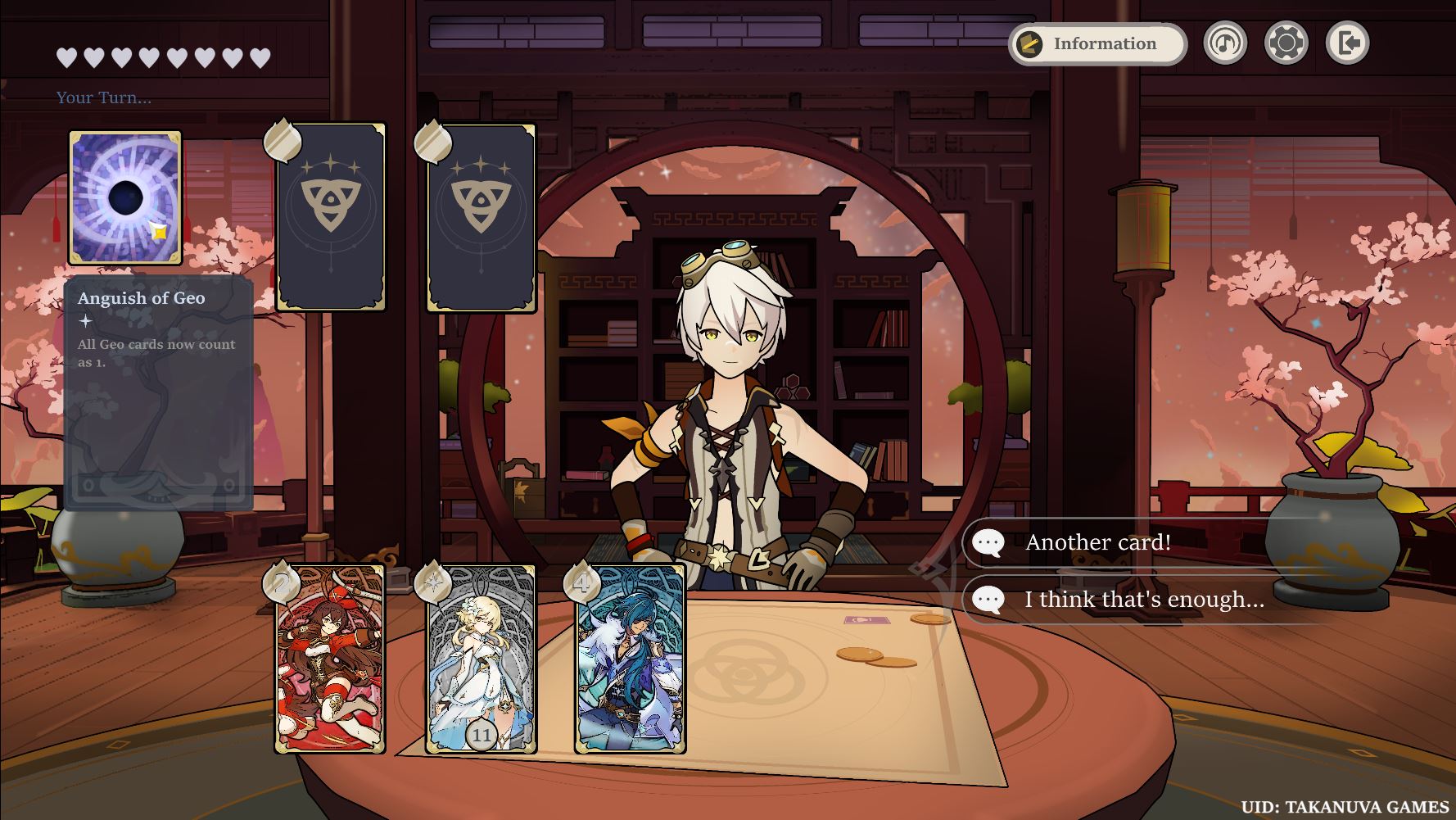Select the red-dressed brown-haired character card

tap(330, 659)
